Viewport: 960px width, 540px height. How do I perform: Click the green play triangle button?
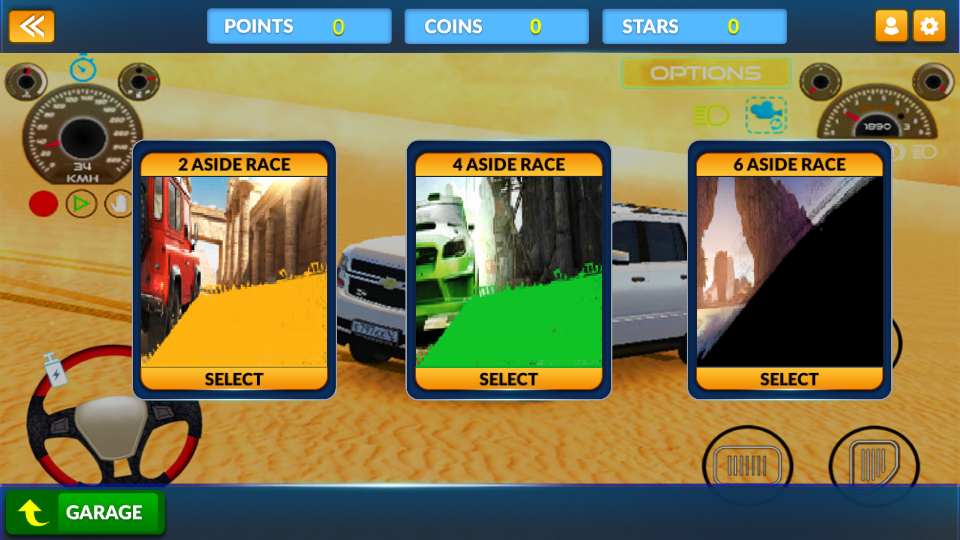(x=81, y=204)
